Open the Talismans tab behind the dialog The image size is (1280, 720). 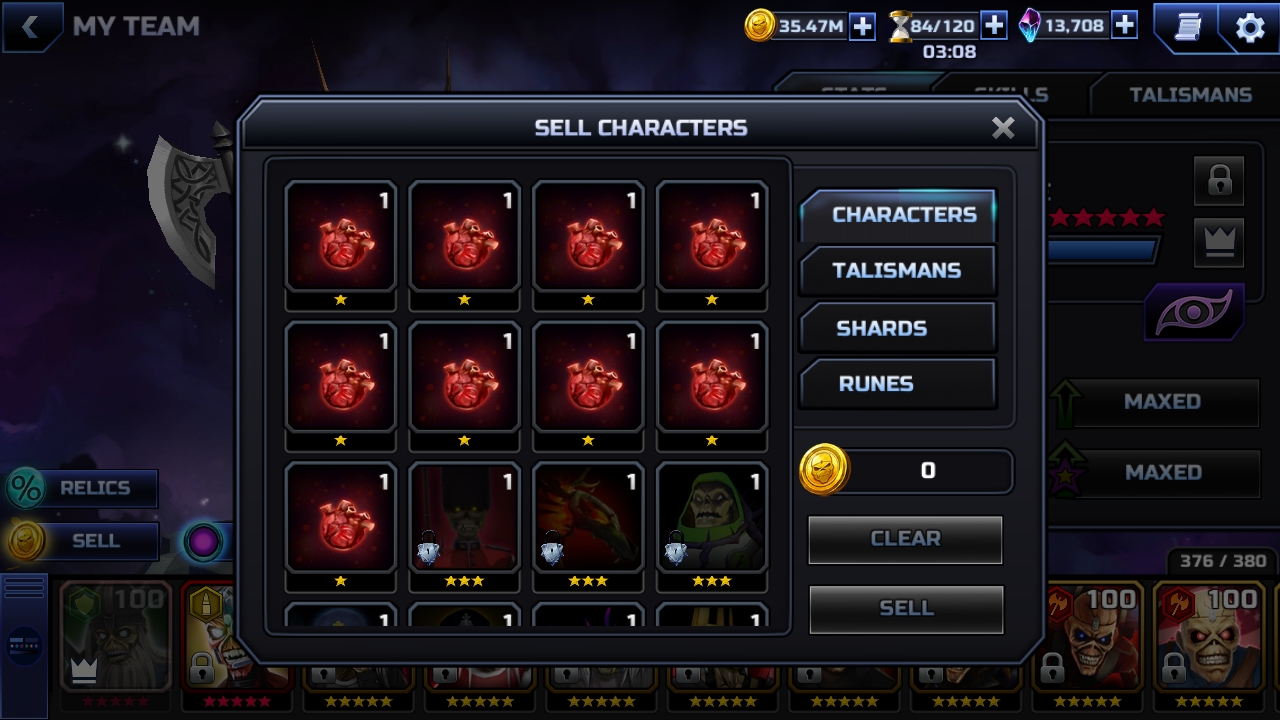(x=1190, y=95)
